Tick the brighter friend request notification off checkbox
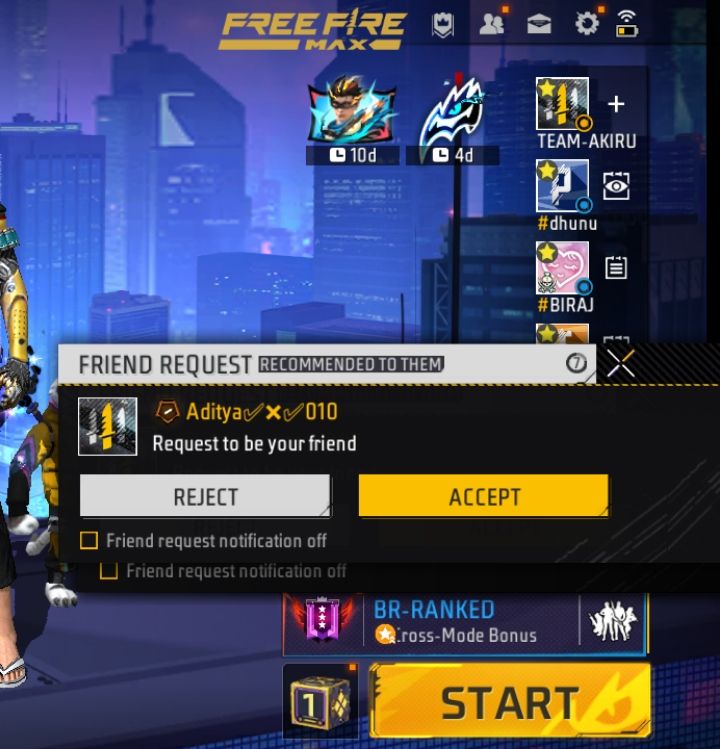This screenshot has height=749, width=720. (x=89, y=541)
